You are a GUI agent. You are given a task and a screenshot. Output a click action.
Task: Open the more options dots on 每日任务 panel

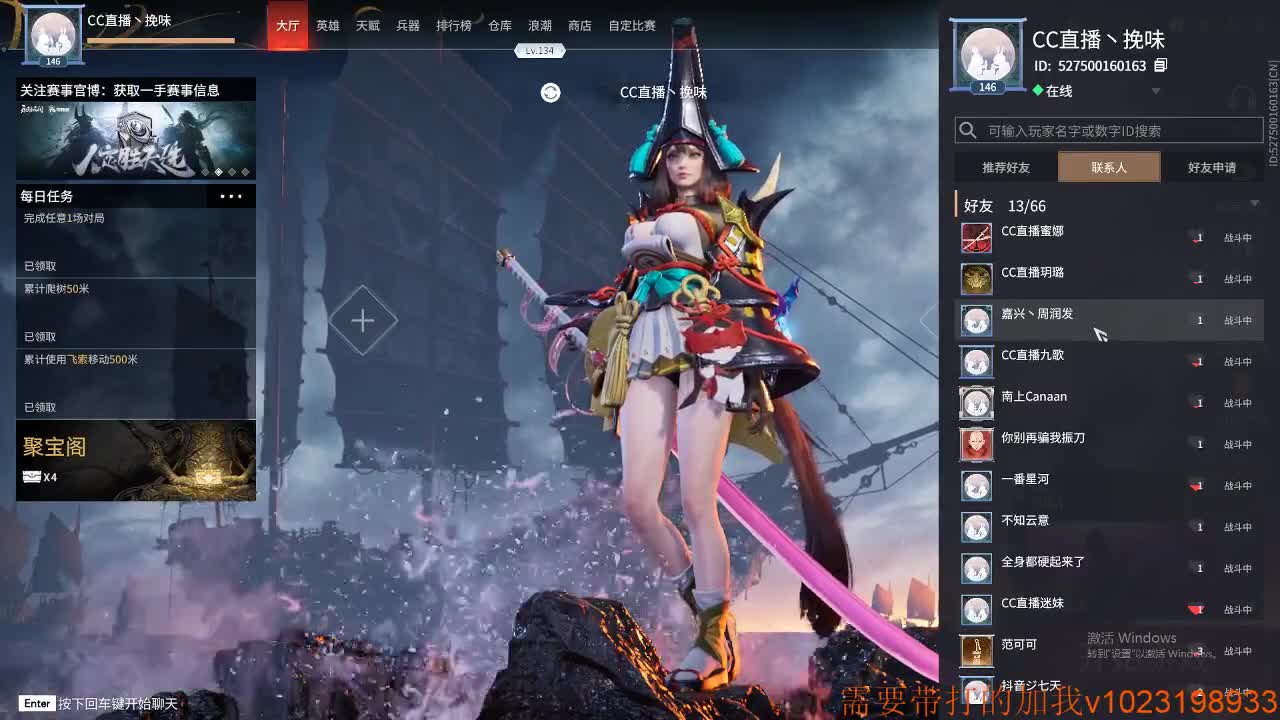(231, 196)
